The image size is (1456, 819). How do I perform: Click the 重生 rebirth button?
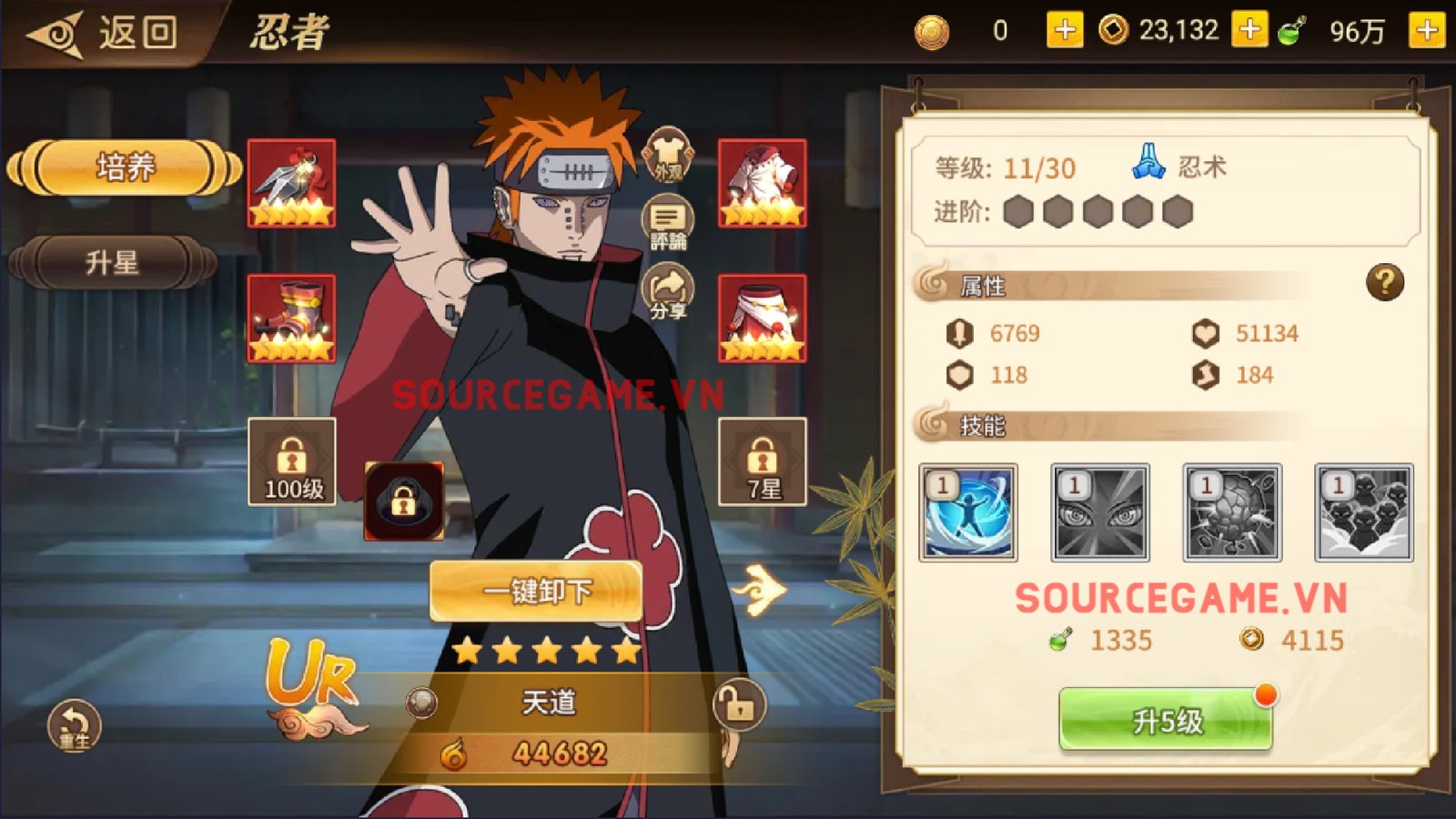74,725
